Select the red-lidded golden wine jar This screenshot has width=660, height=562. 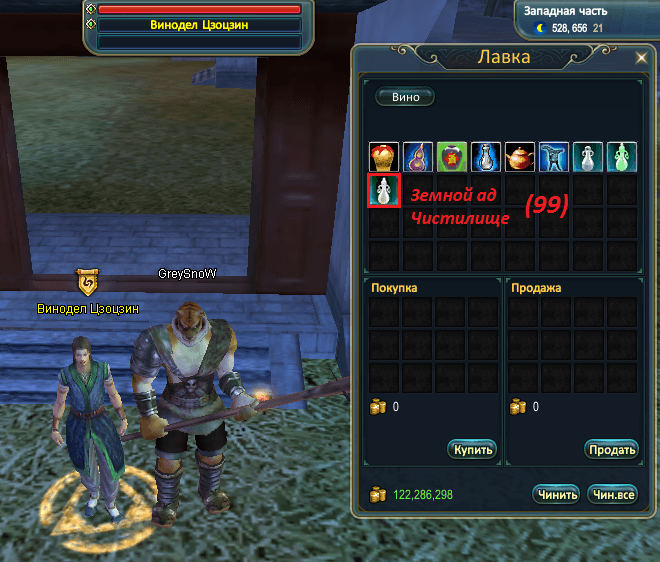(385, 157)
